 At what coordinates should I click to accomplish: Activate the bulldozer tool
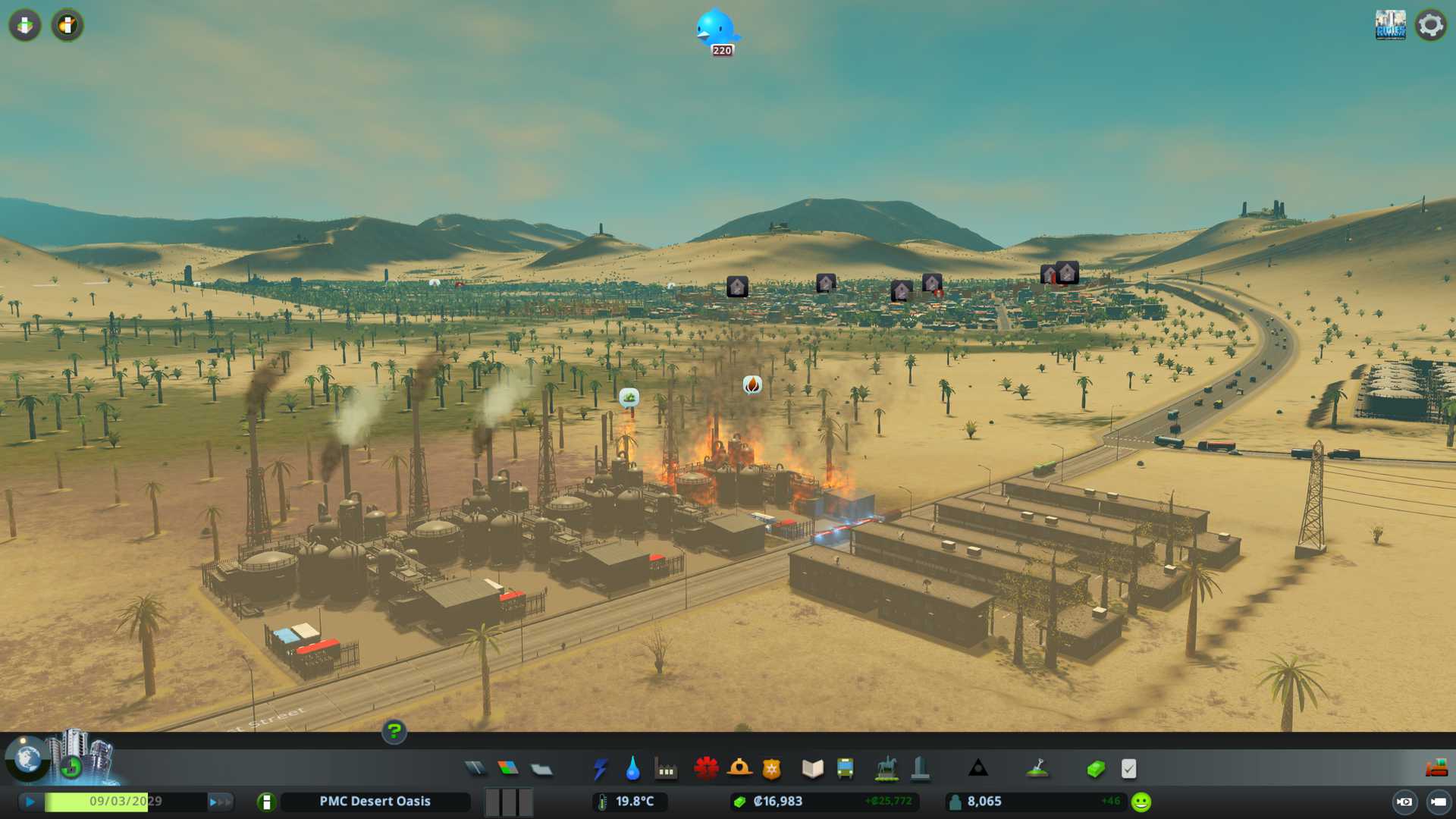pos(1436,769)
